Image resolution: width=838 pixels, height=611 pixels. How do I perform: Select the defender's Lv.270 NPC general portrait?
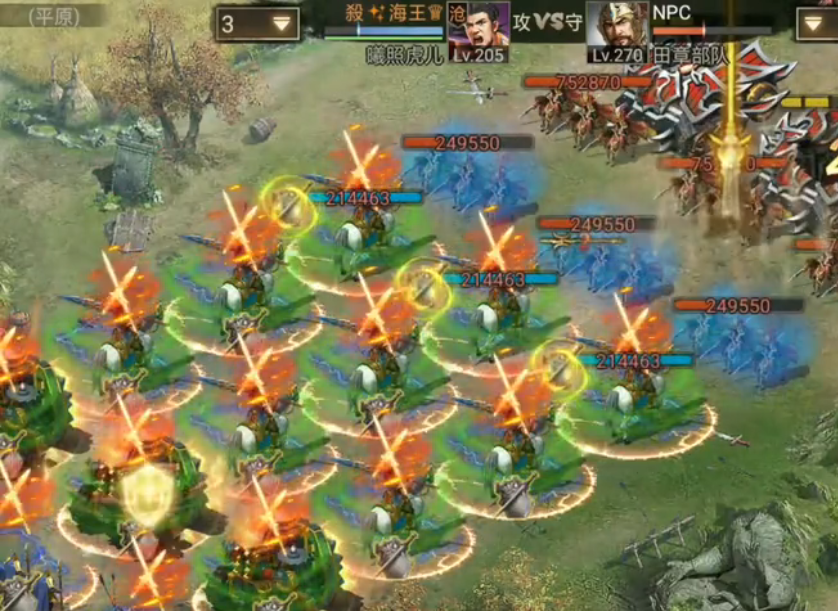point(616,32)
